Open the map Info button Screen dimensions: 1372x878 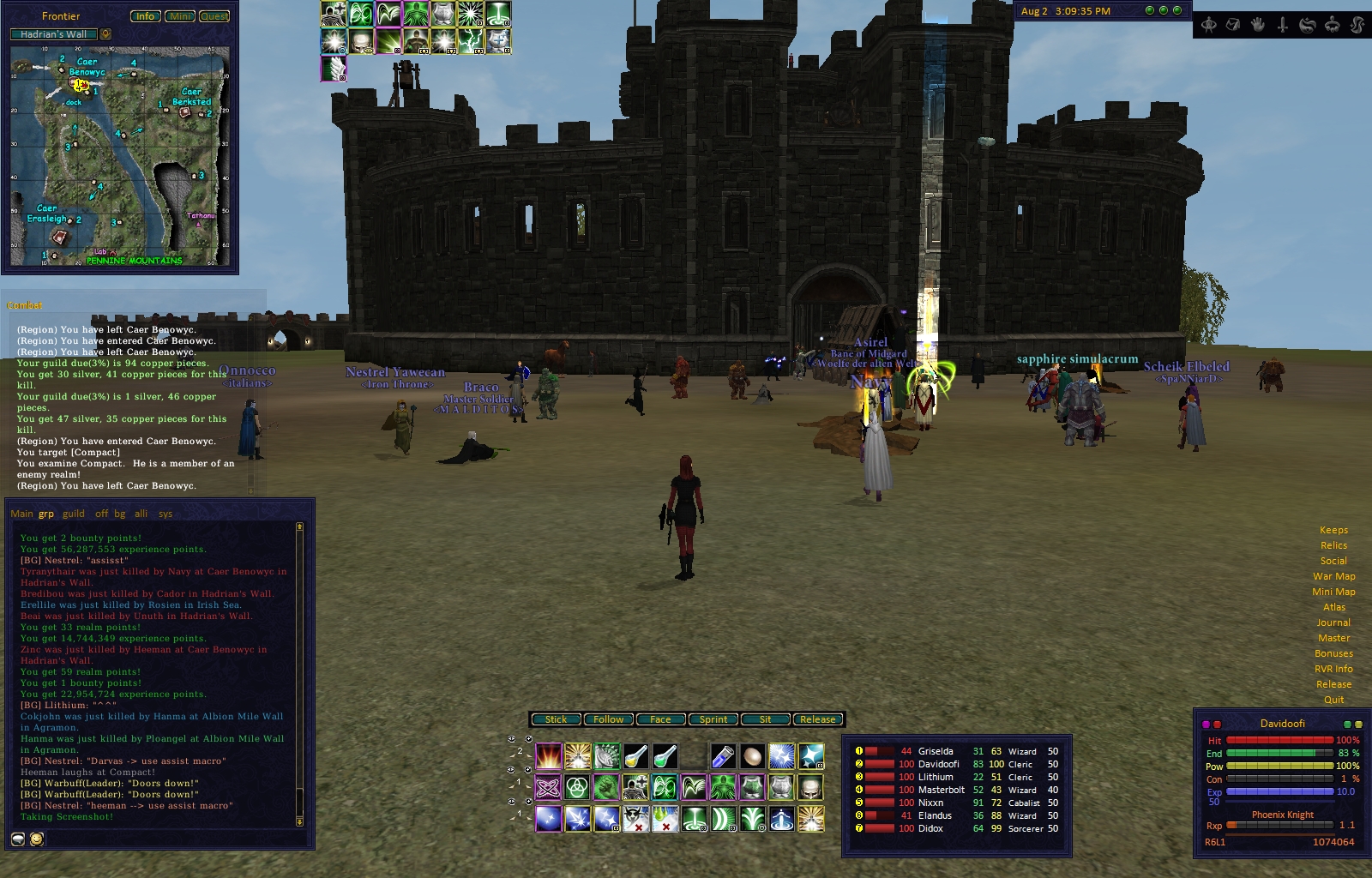pos(145,16)
